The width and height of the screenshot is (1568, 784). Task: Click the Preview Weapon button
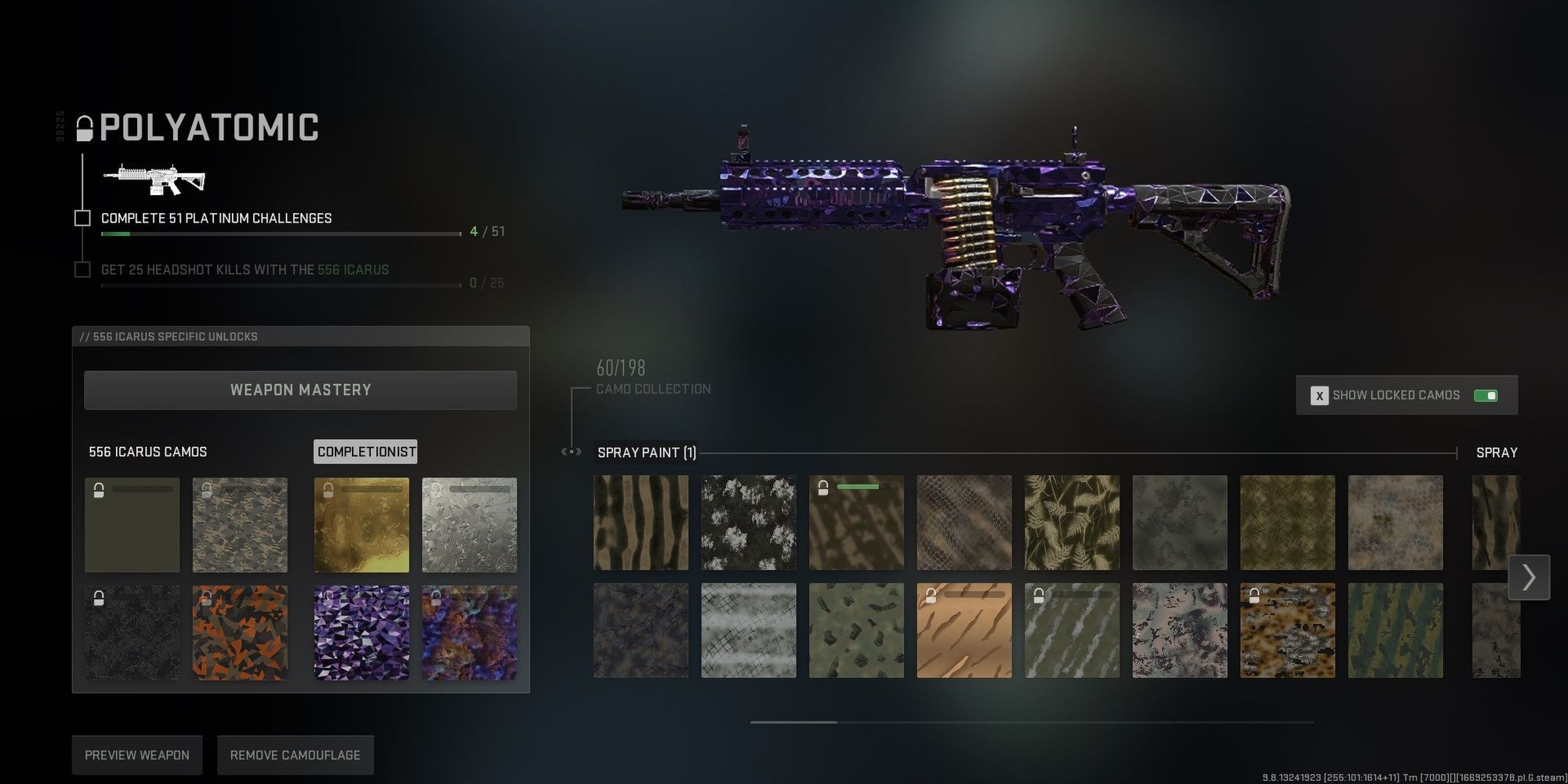(136, 754)
